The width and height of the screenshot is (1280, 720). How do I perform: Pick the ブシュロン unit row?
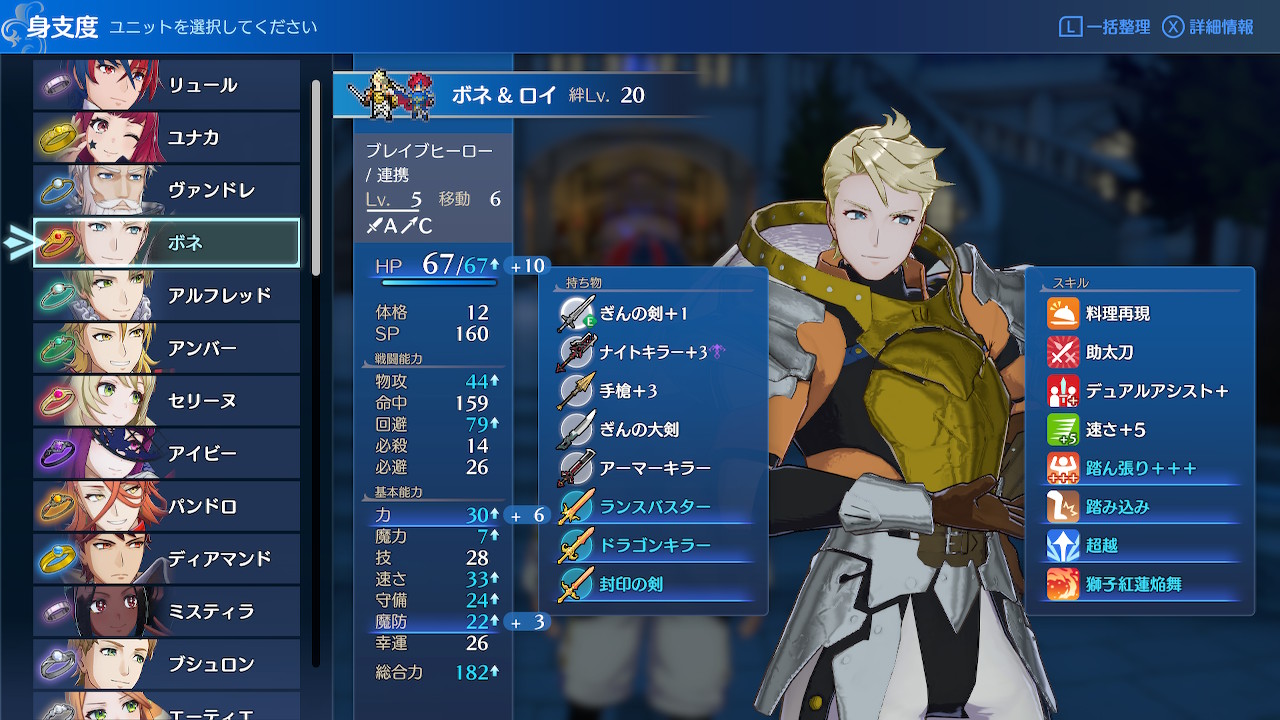click(166, 664)
